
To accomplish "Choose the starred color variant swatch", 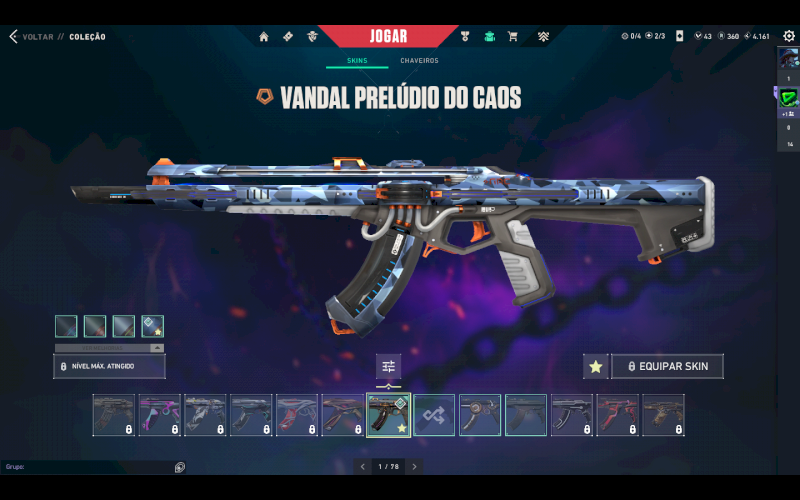I will pyautogui.click(x=152, y=326).
